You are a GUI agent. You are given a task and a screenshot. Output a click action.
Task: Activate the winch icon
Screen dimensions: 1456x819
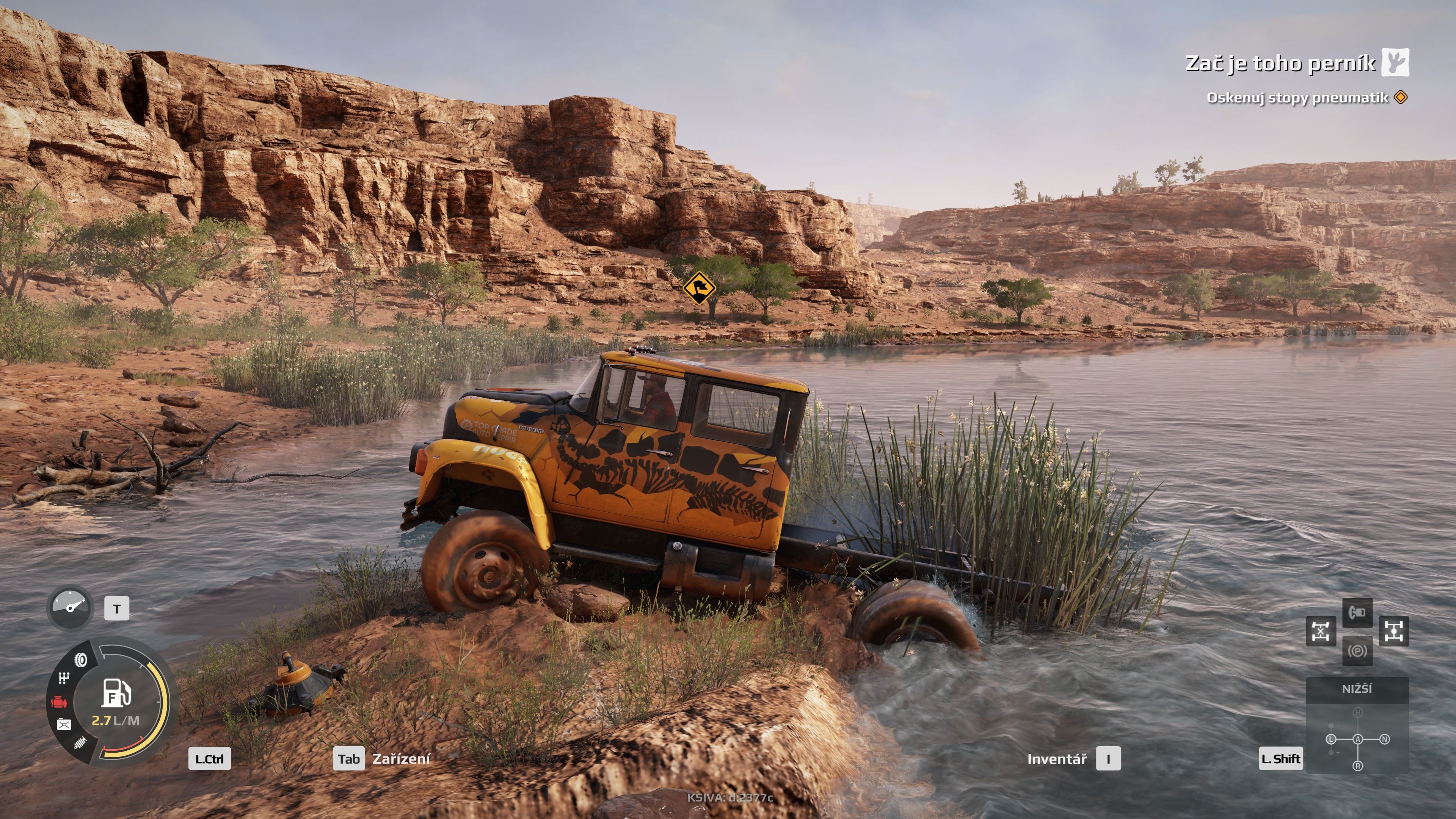pos(1357,612)
